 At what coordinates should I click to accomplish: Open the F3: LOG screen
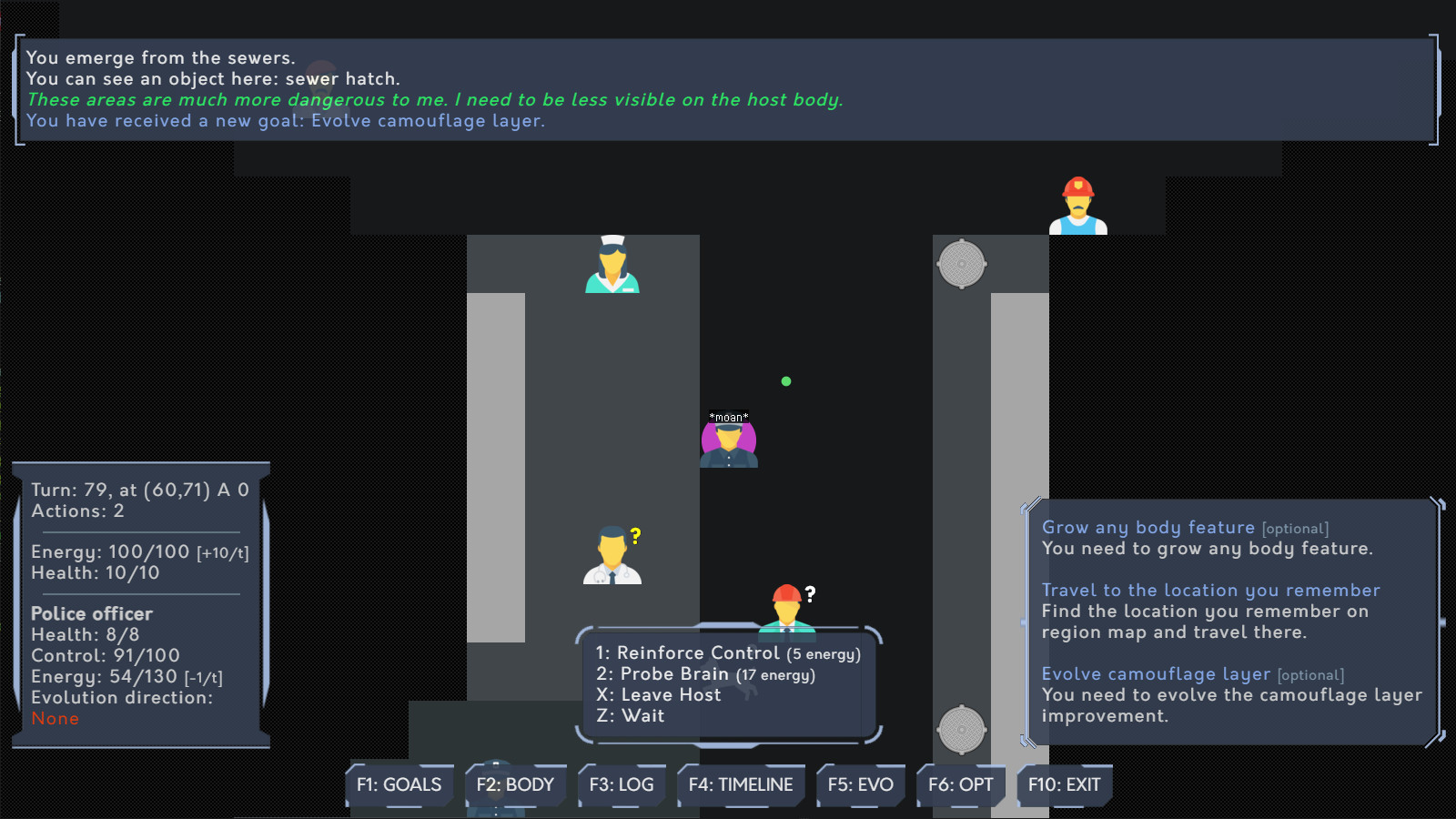click(x=622, y=784)
